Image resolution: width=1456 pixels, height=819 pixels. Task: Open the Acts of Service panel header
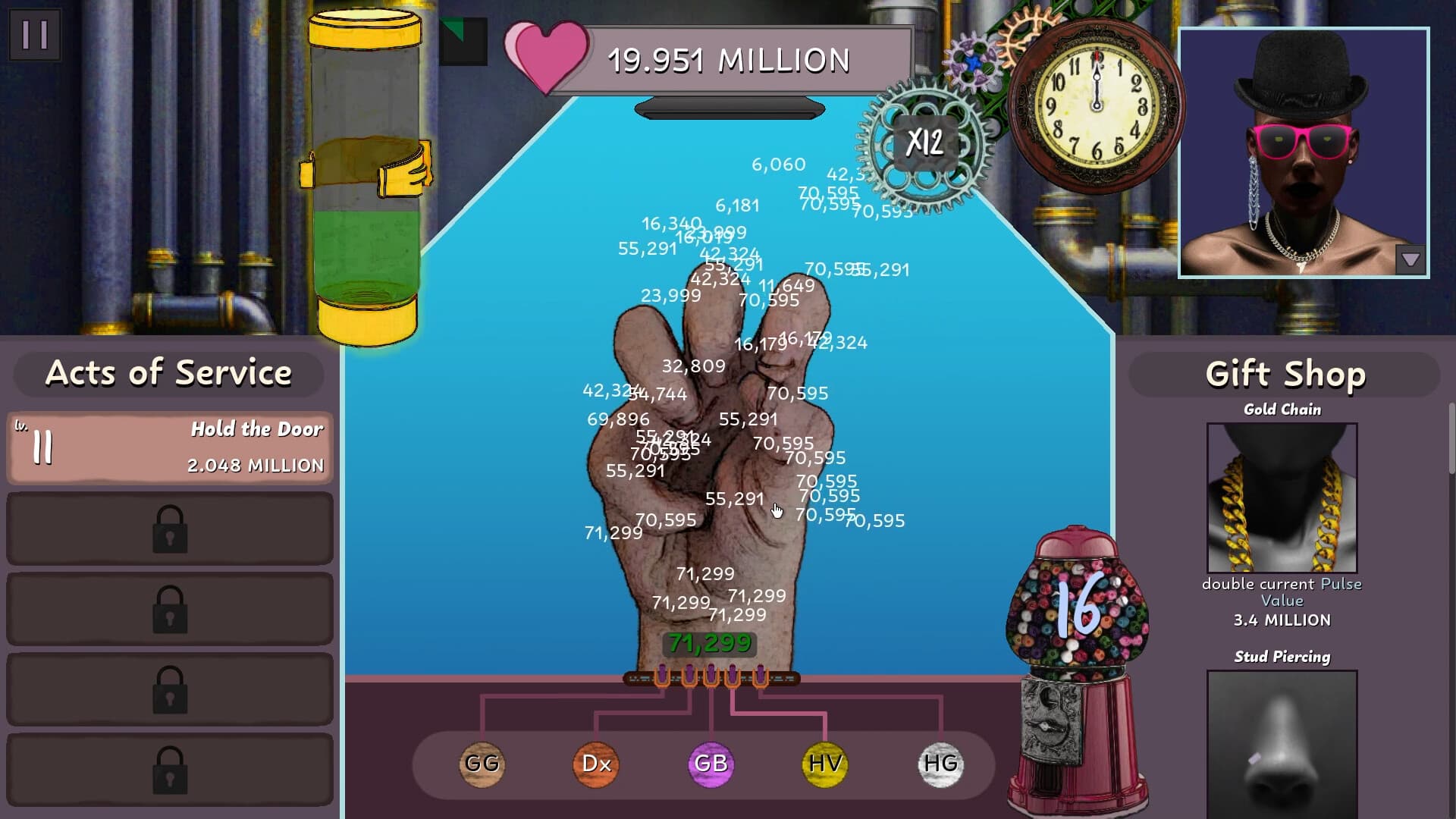click(168, 372)
